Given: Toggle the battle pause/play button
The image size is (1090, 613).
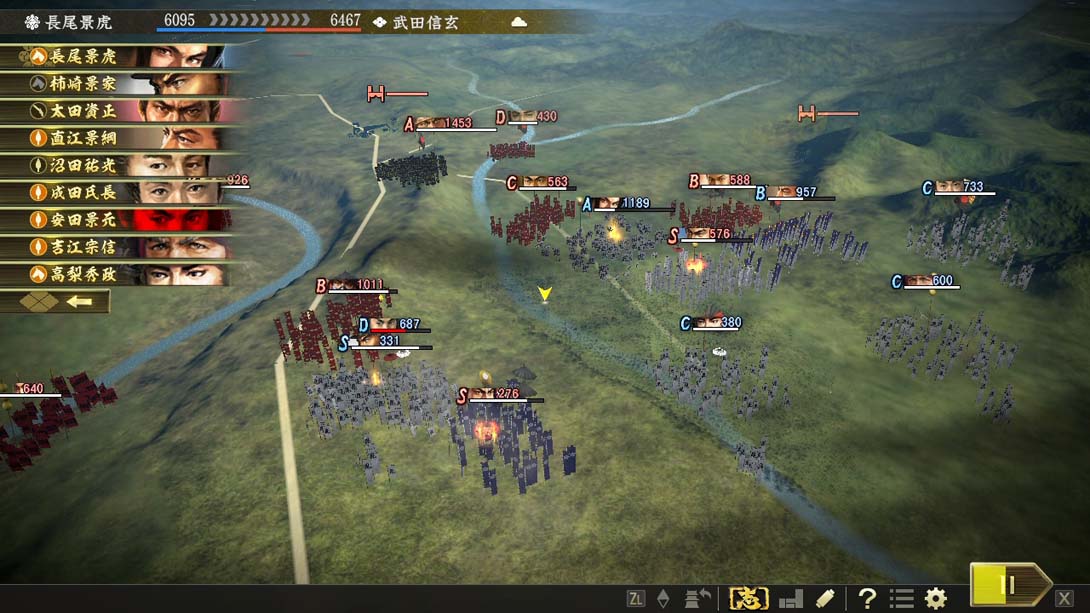Looking at the screenshot, I should pos(1008,585).
